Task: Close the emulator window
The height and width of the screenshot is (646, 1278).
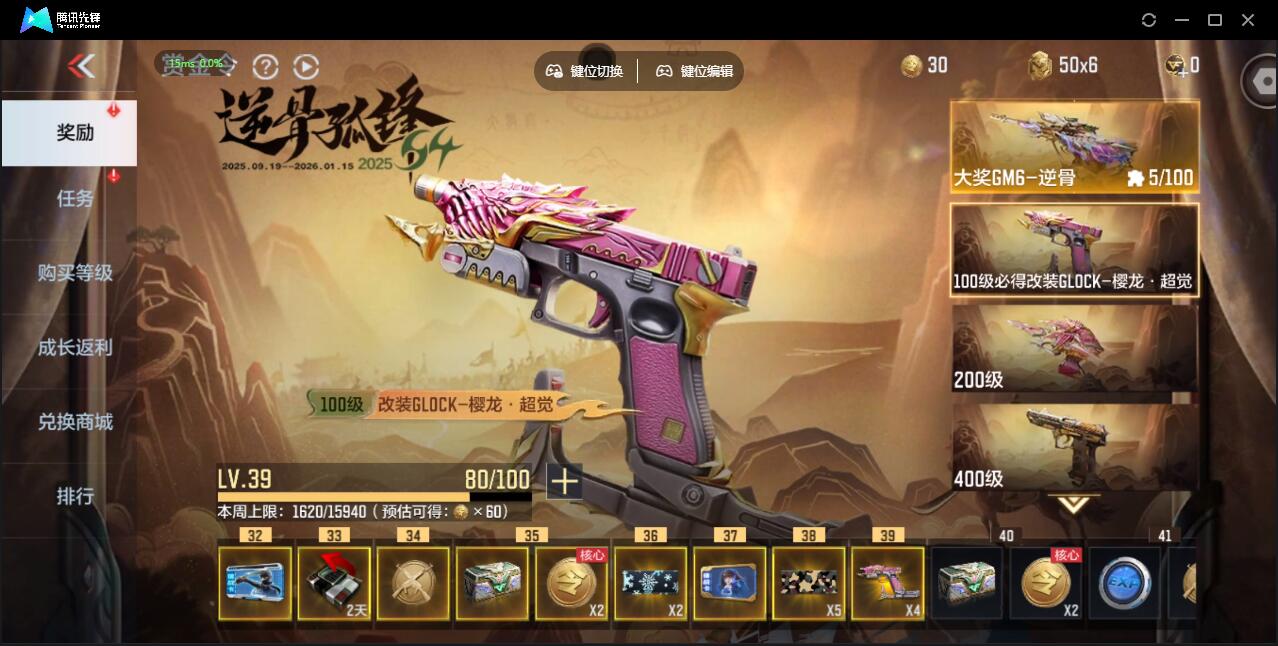Action: [x=1248, y=20]
